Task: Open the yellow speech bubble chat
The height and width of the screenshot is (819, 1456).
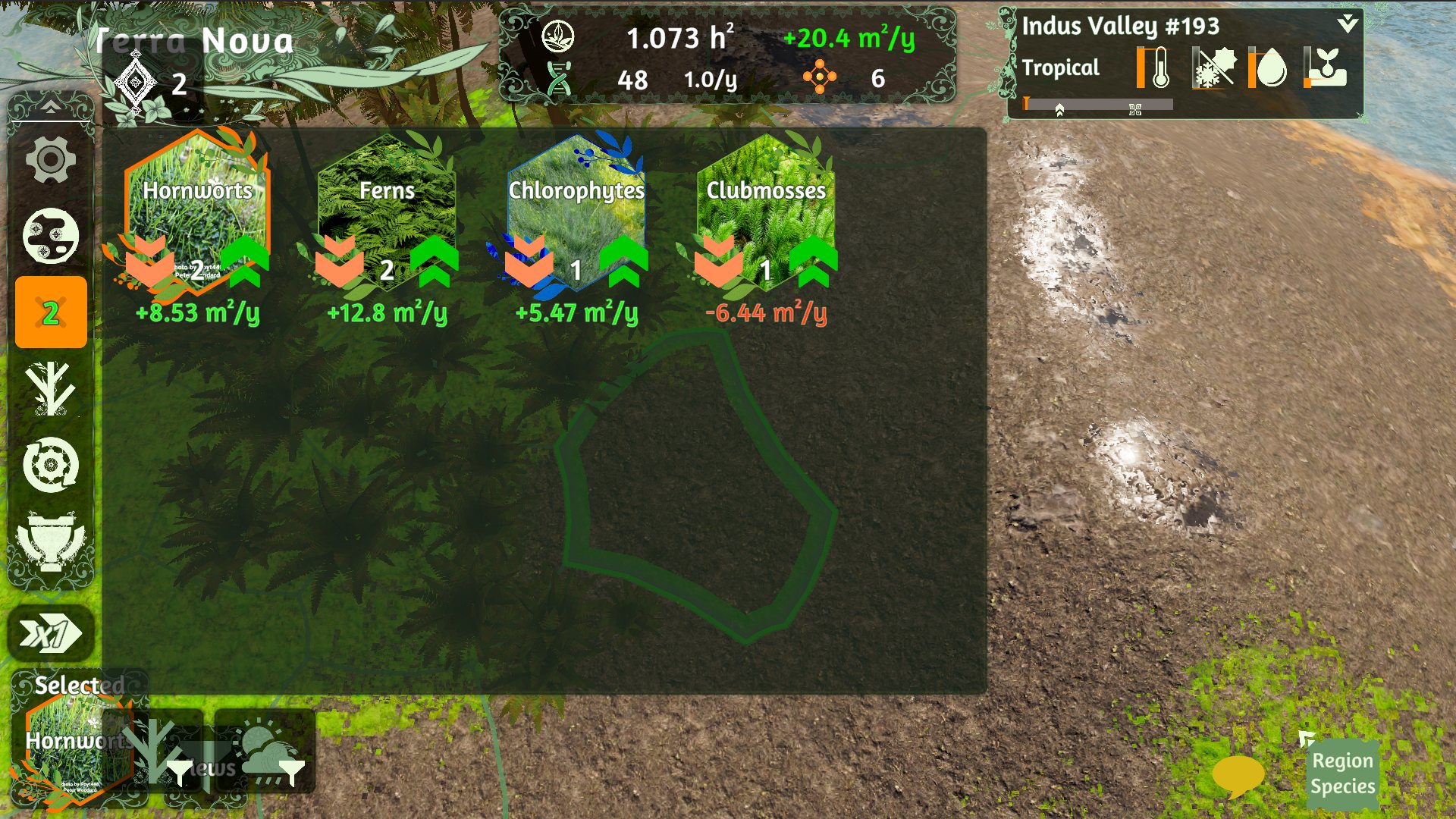Action: pyautogui.click(x=1238, y=775)
